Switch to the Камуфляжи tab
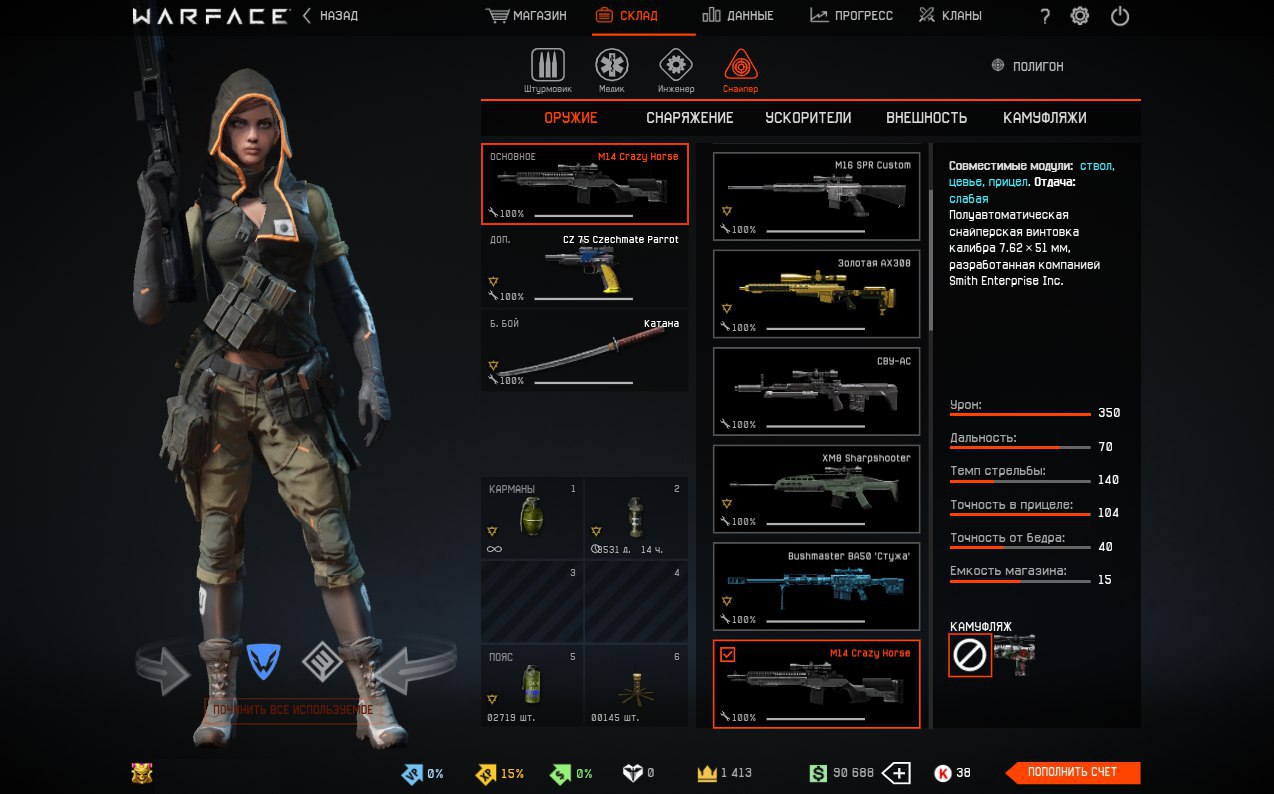Viewport: 1274px width, 794px height. (1044, 118)
